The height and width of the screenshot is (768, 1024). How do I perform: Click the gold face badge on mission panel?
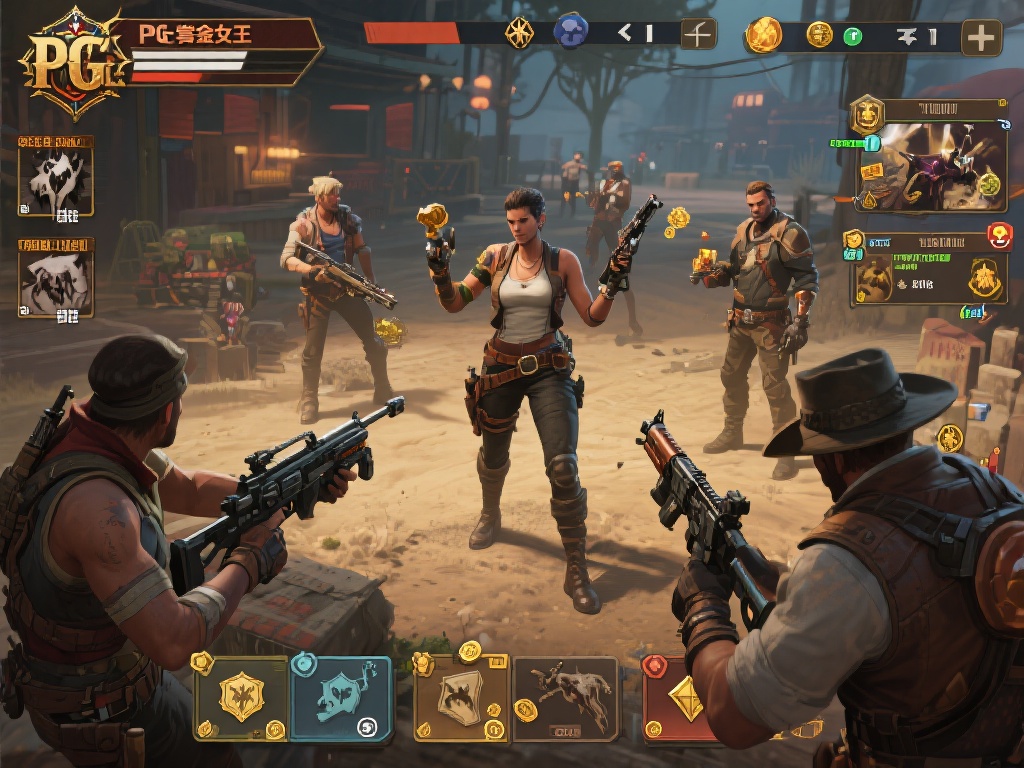click(866, 115)
